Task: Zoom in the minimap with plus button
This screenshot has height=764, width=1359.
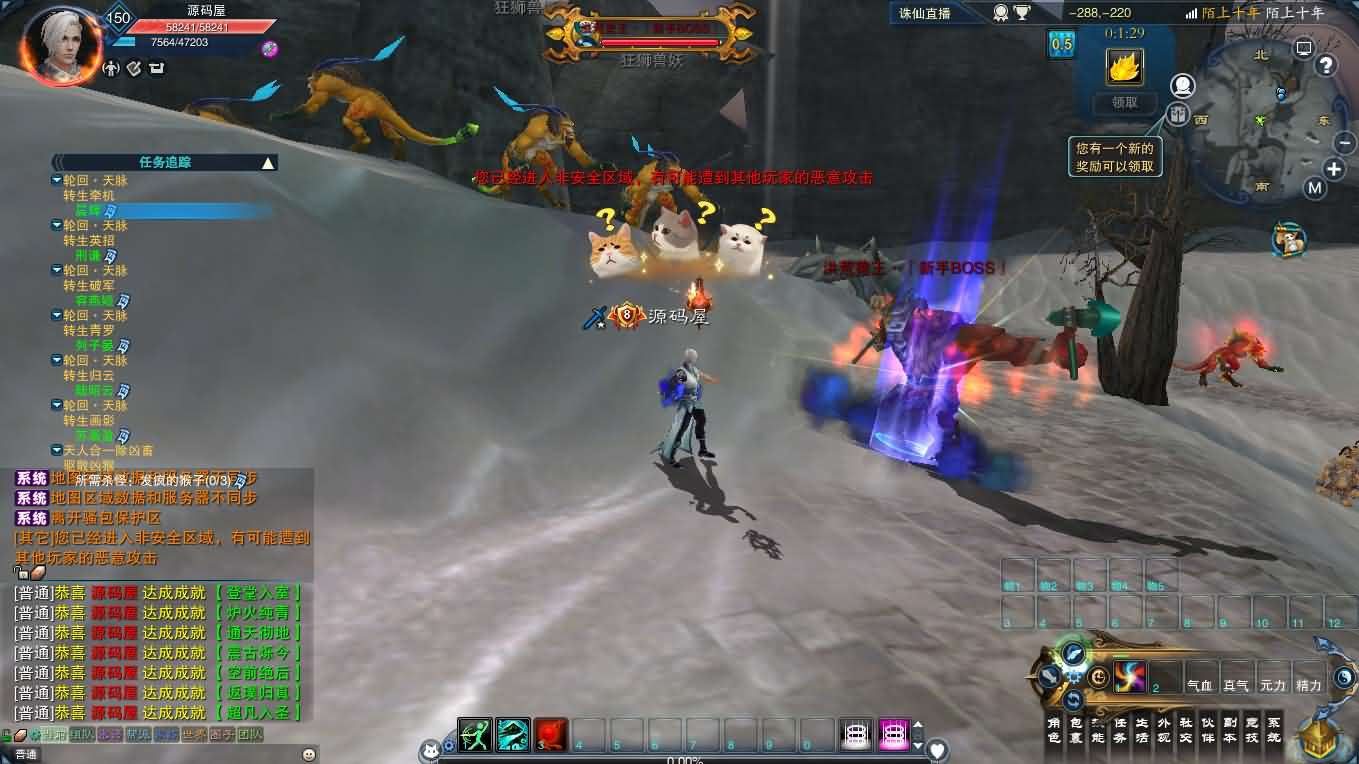Action: pos(1334,168)
